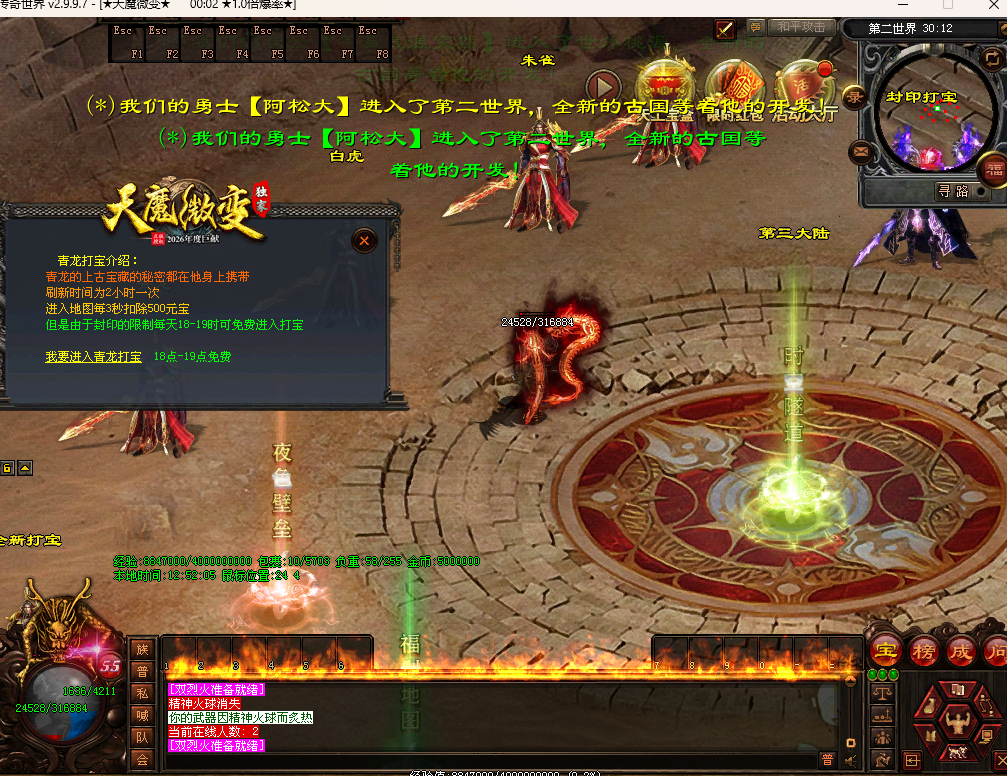Choose the 我要进入青龙打宝 link

pos(92,356)
